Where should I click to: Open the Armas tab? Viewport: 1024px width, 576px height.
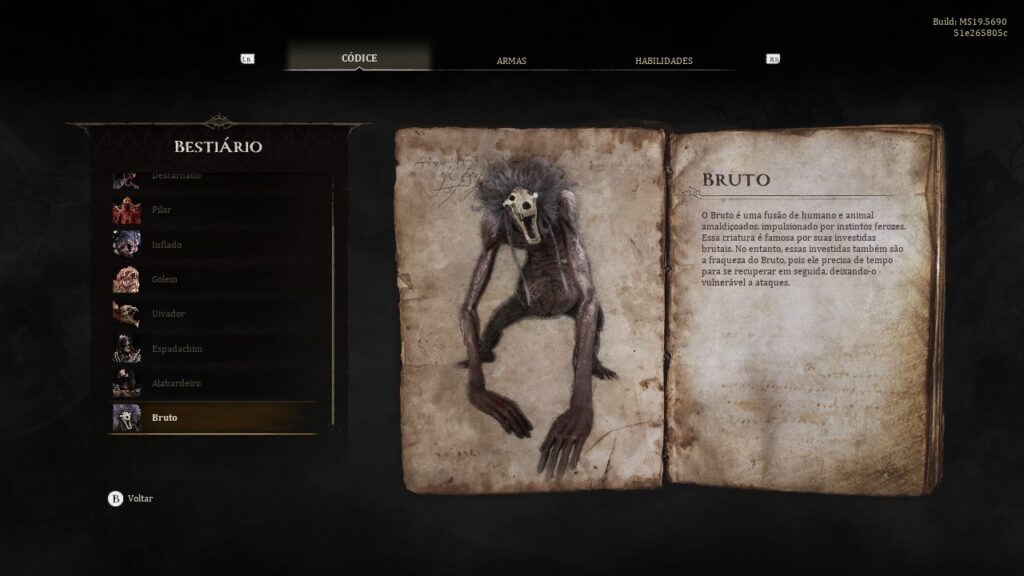[511, 61]
